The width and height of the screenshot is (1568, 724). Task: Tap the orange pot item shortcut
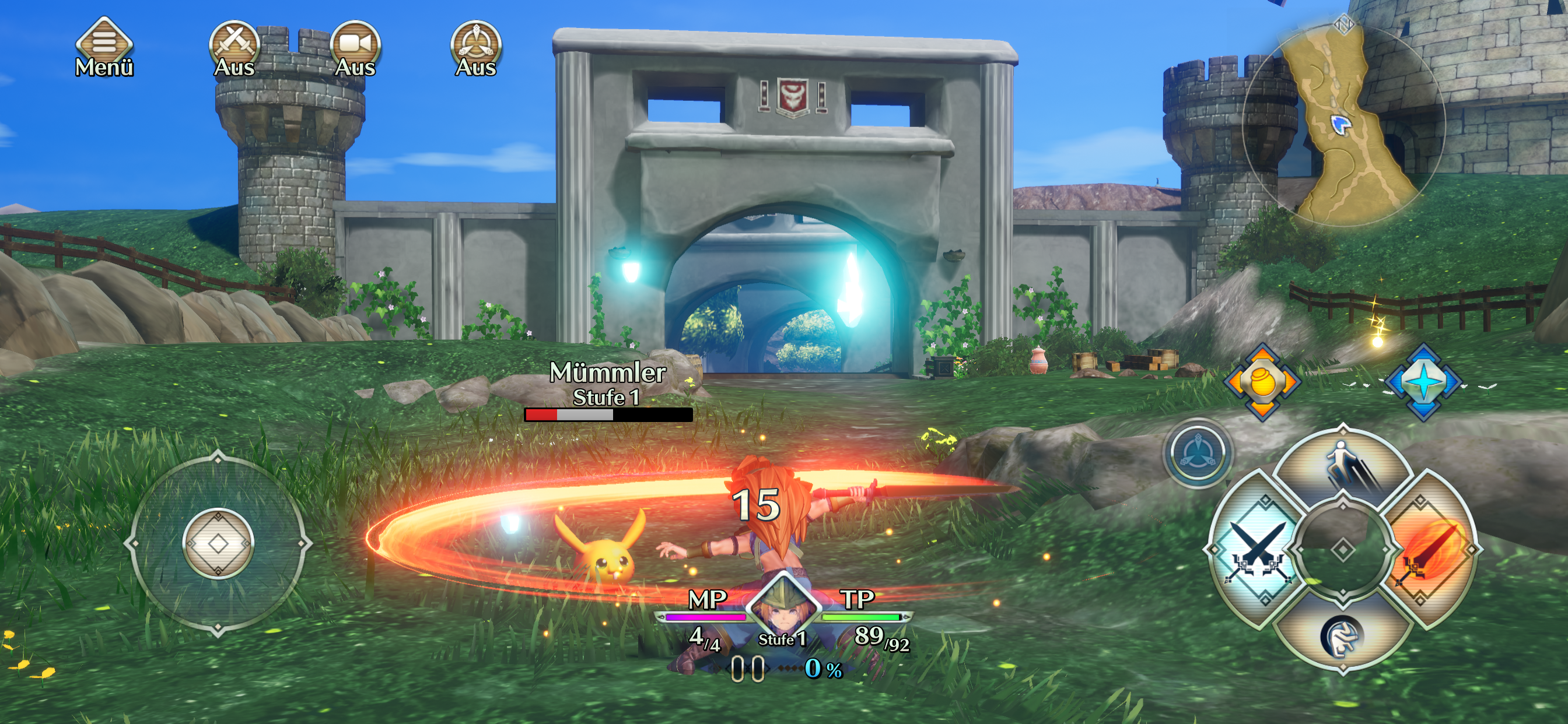point(1262,382)
